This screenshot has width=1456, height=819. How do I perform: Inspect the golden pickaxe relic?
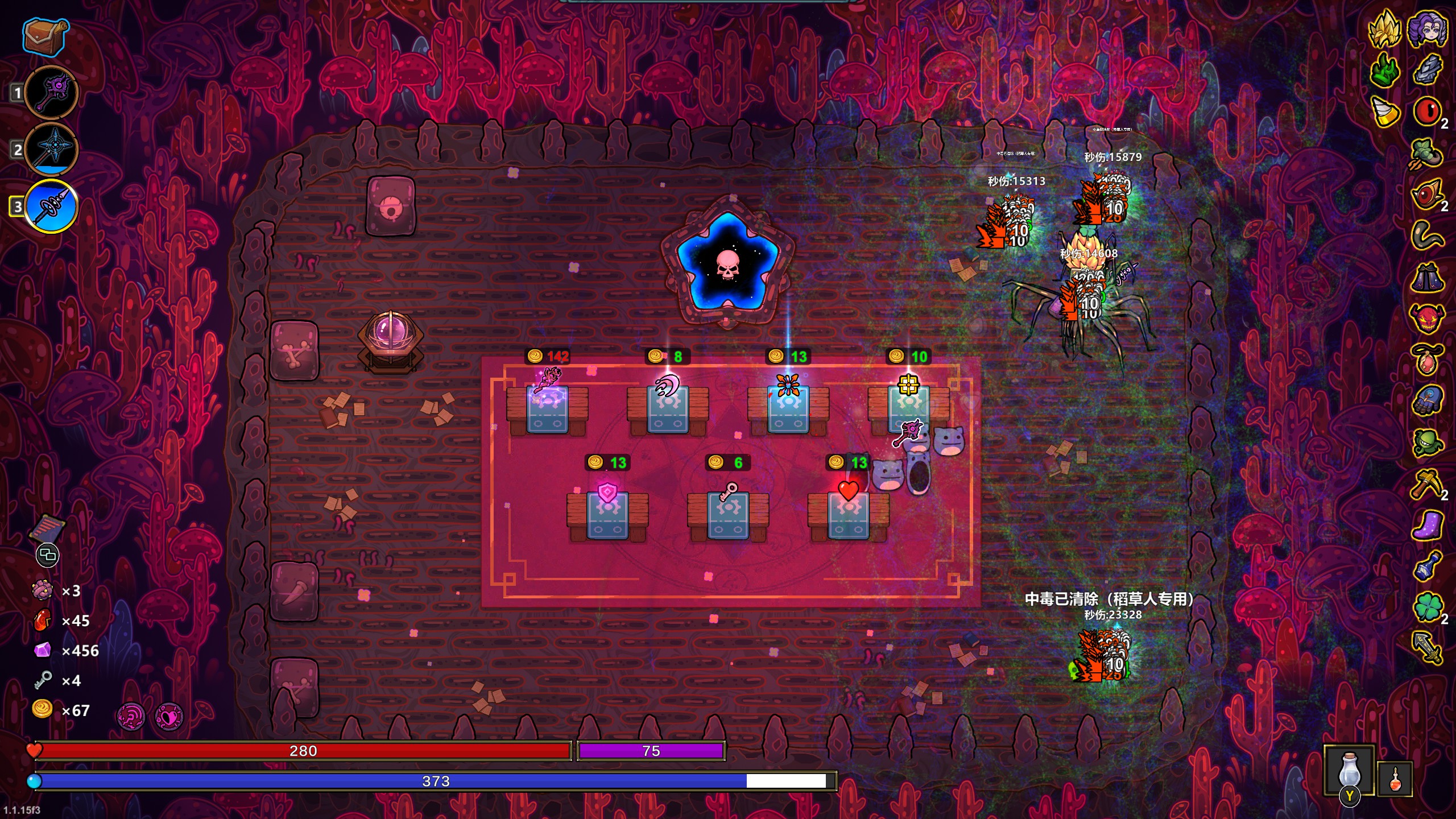point(1426,483)
